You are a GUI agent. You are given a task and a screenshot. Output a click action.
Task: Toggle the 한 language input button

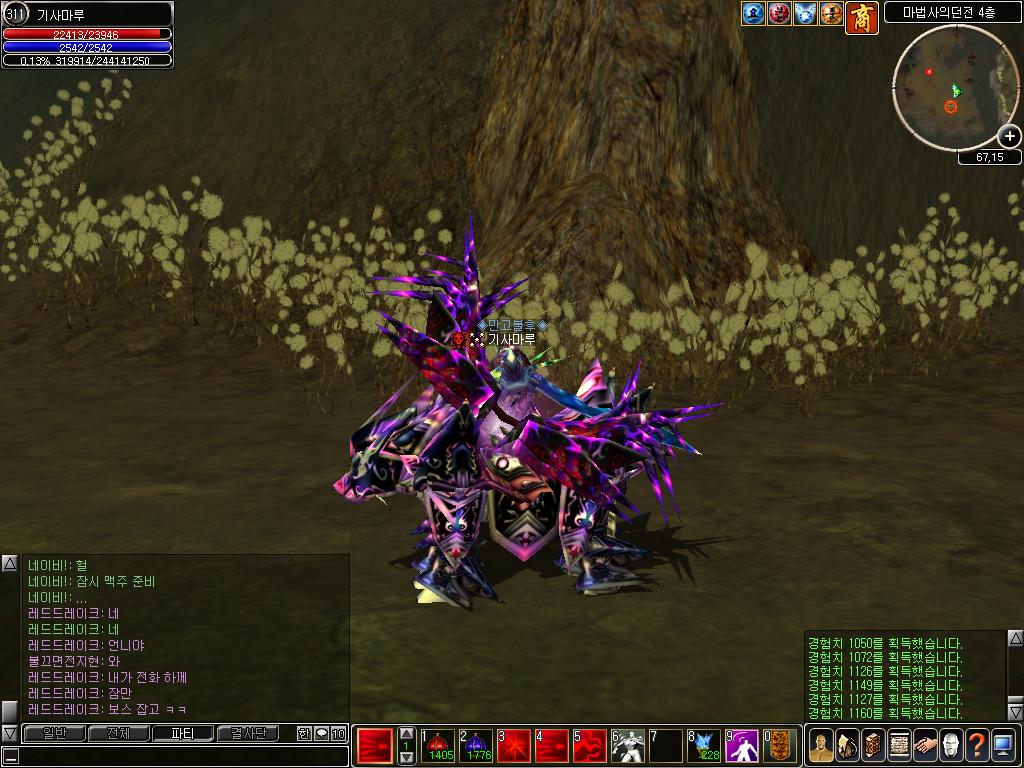click(304, 733)
